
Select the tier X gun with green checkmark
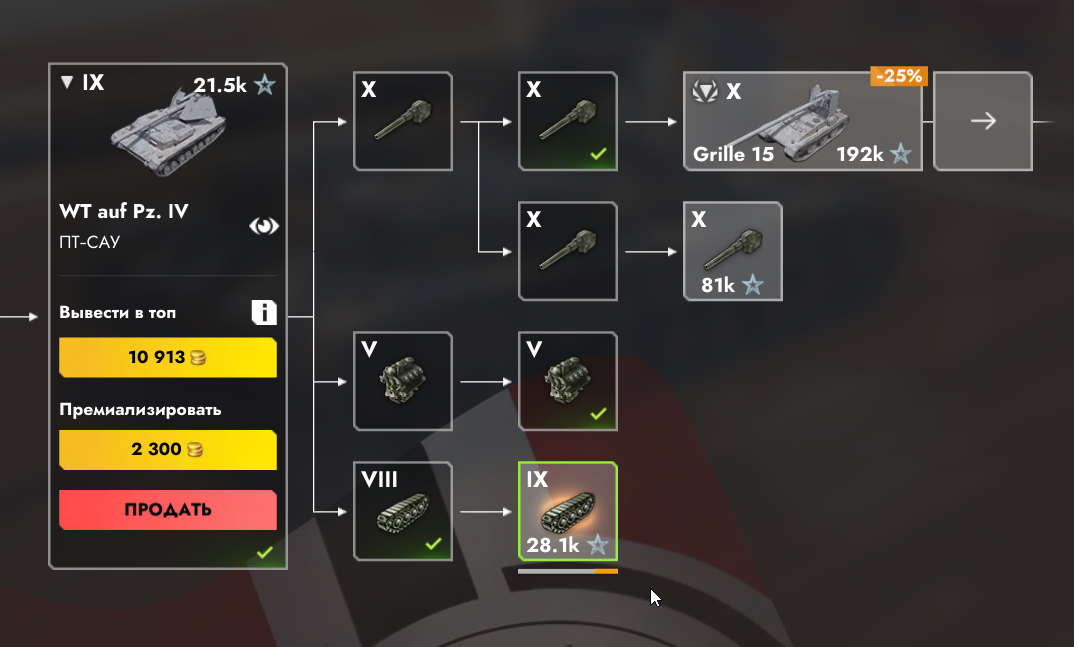(568, 121)
